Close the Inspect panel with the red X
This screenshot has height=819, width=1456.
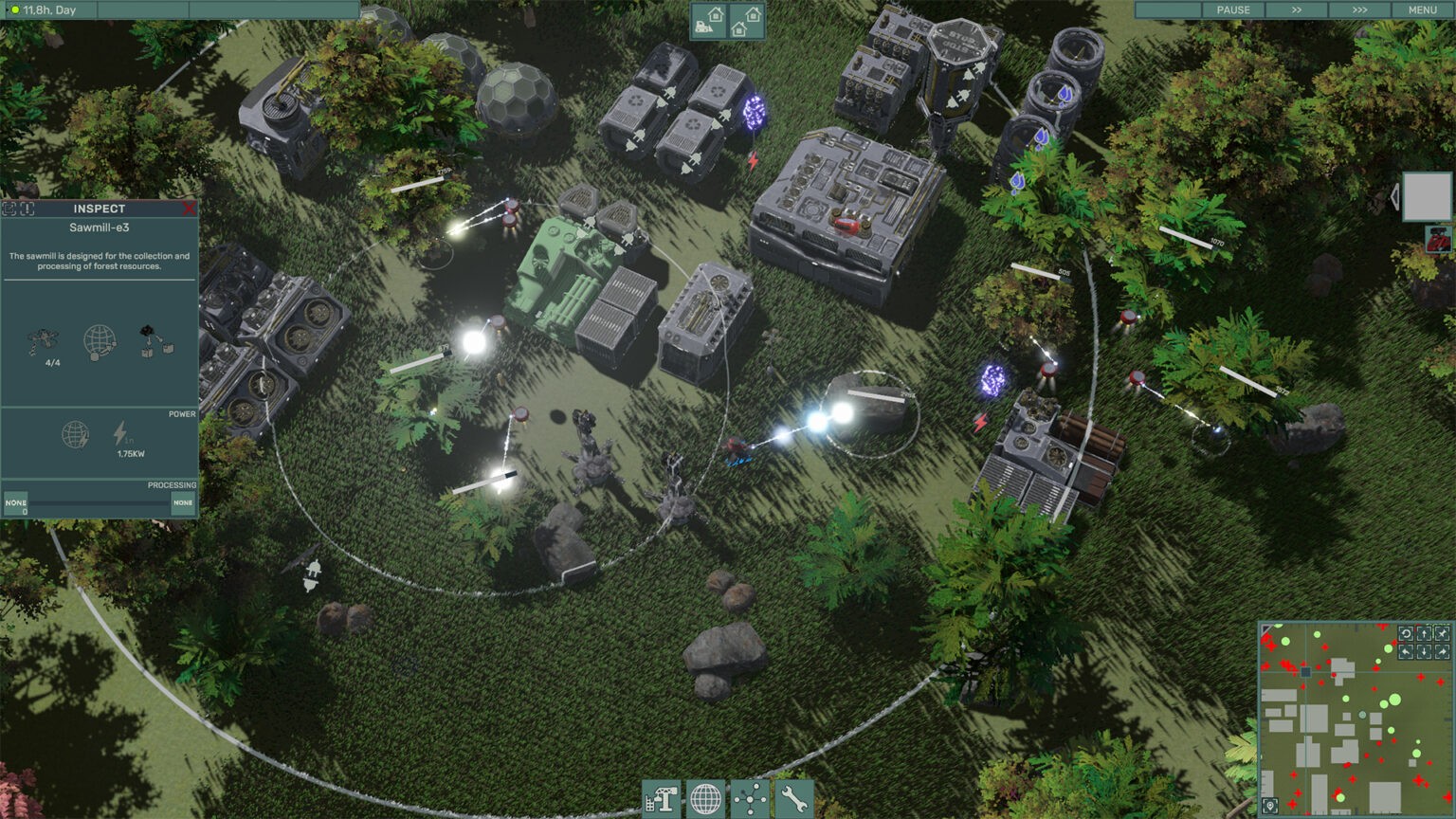click(189, 209)
